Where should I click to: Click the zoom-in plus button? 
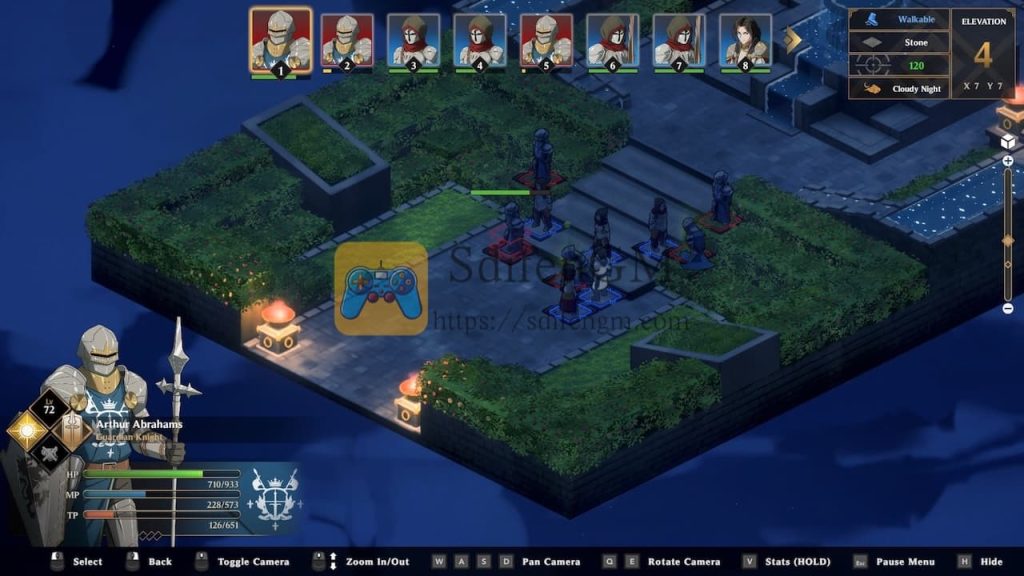[x=1008, y=160]
